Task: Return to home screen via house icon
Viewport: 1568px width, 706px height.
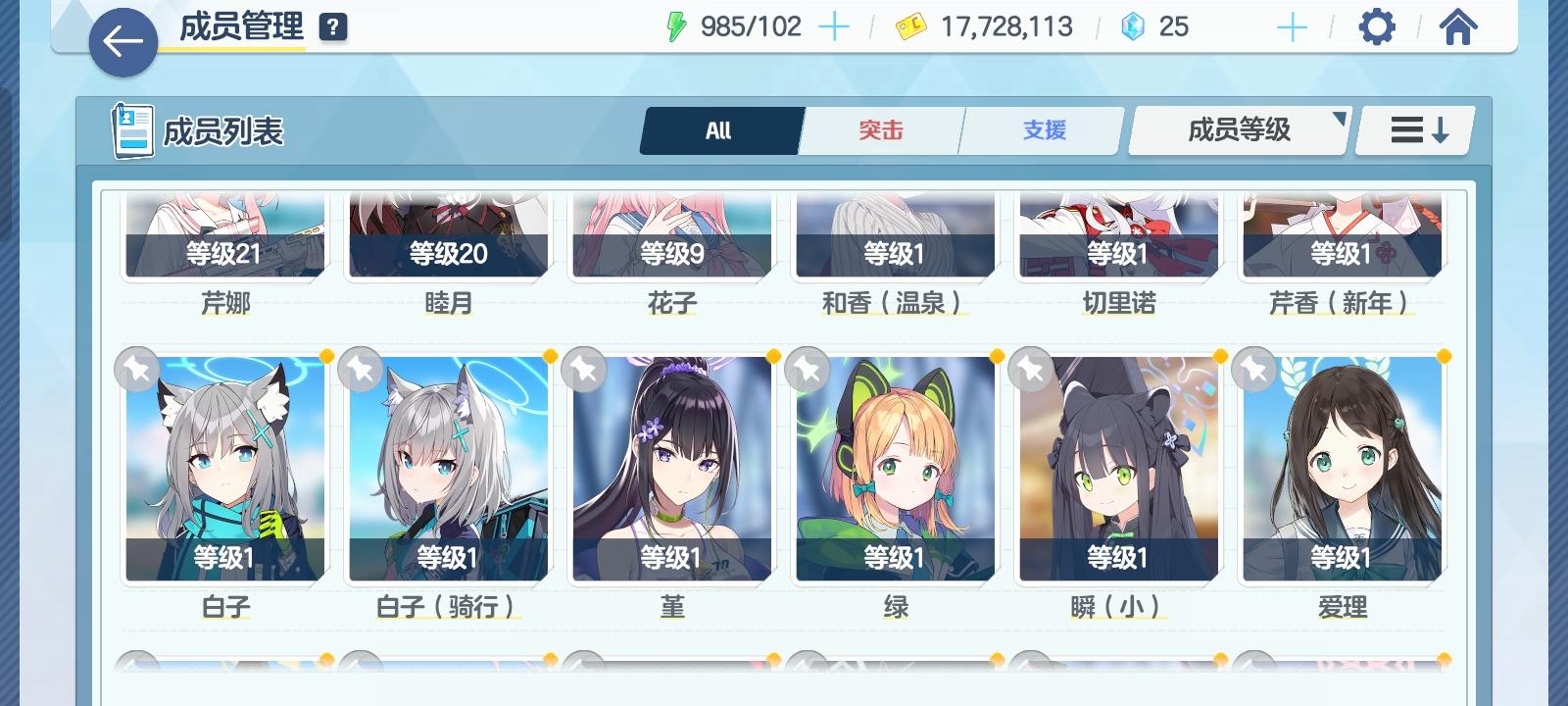Action: point(1460,26)
